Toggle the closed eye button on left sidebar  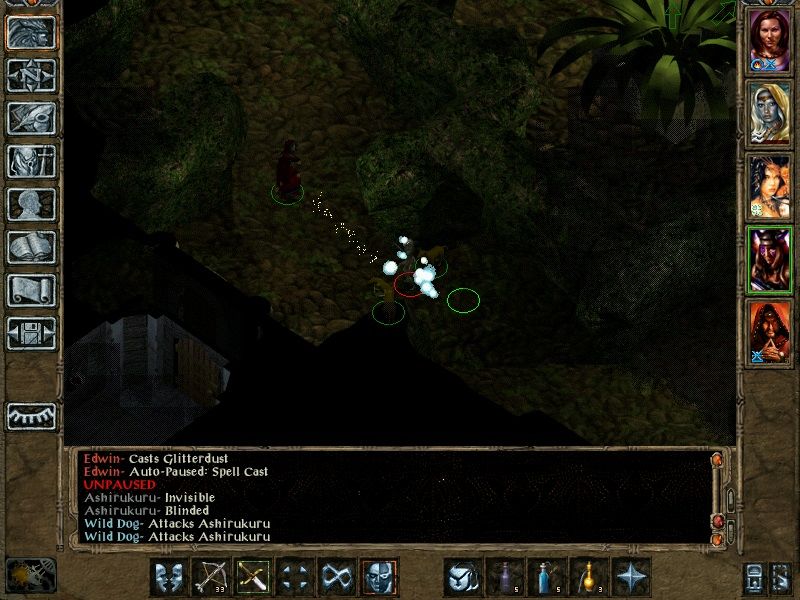click(x=31, y=416)
